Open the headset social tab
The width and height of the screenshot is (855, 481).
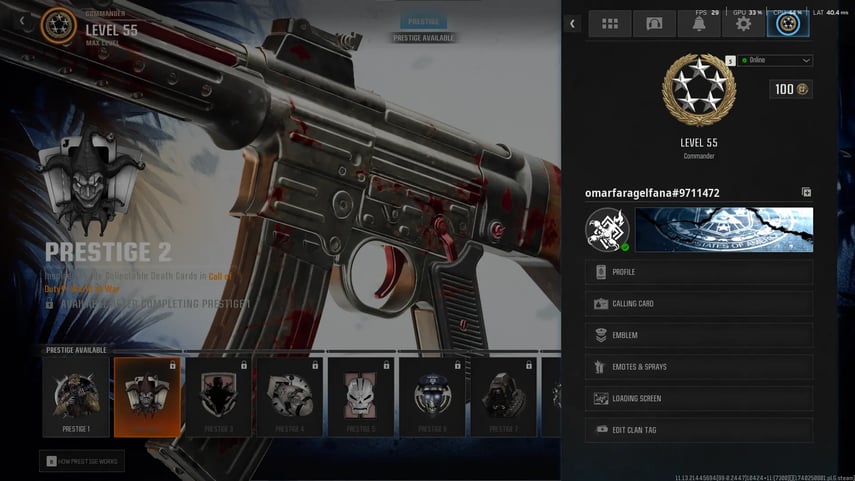tap(654, 24)
